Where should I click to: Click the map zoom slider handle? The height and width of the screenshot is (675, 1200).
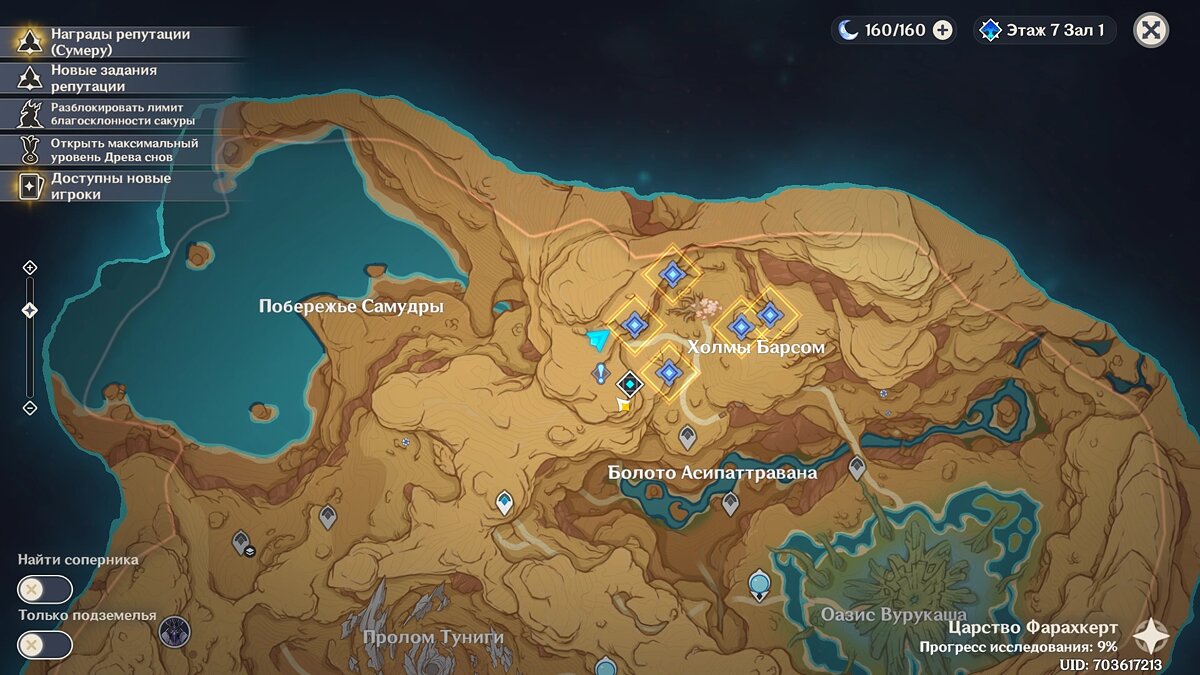pos(30,311)
